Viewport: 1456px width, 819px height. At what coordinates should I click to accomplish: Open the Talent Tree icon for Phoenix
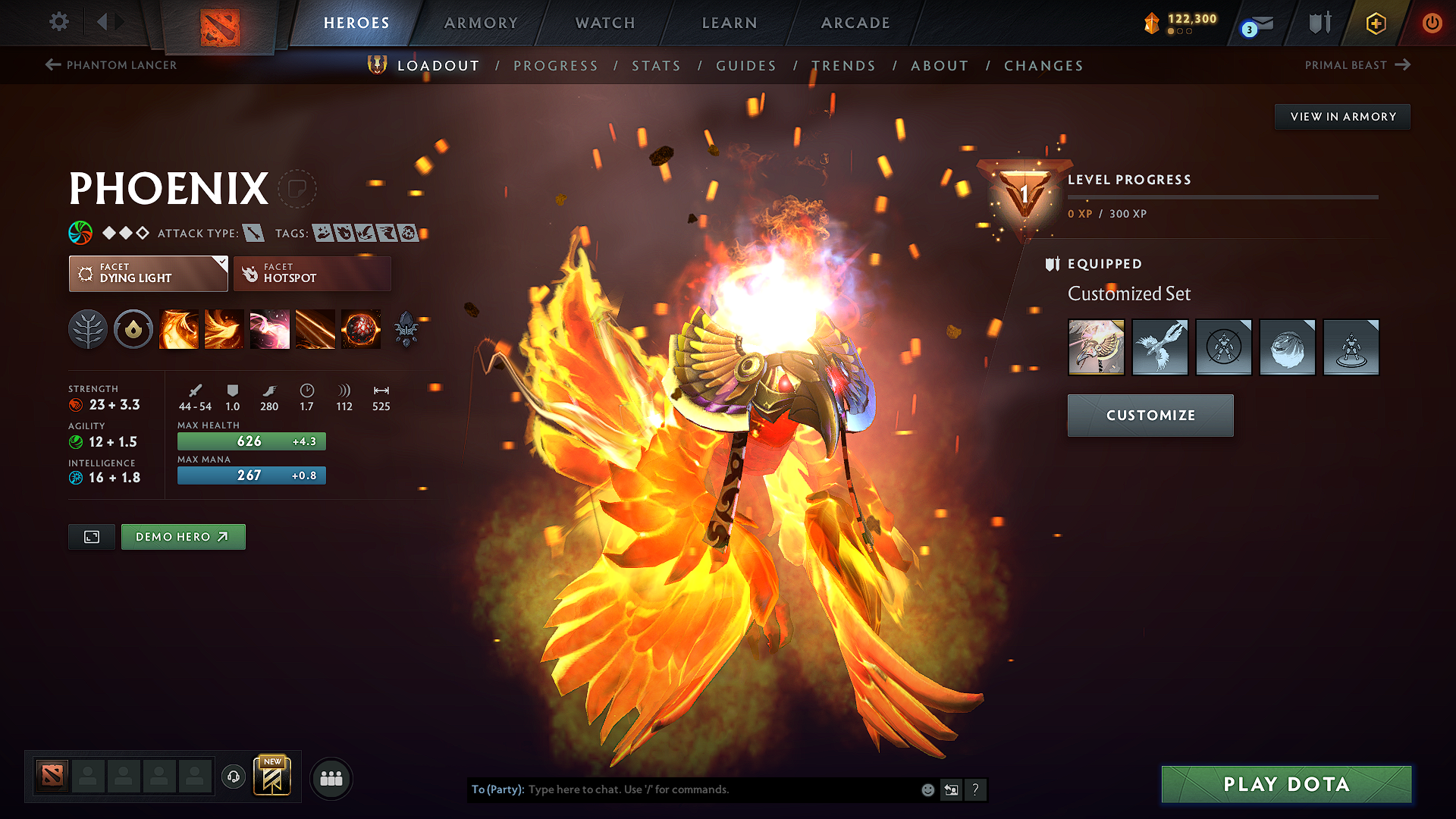pyautogui.click(x=88, y=329)
